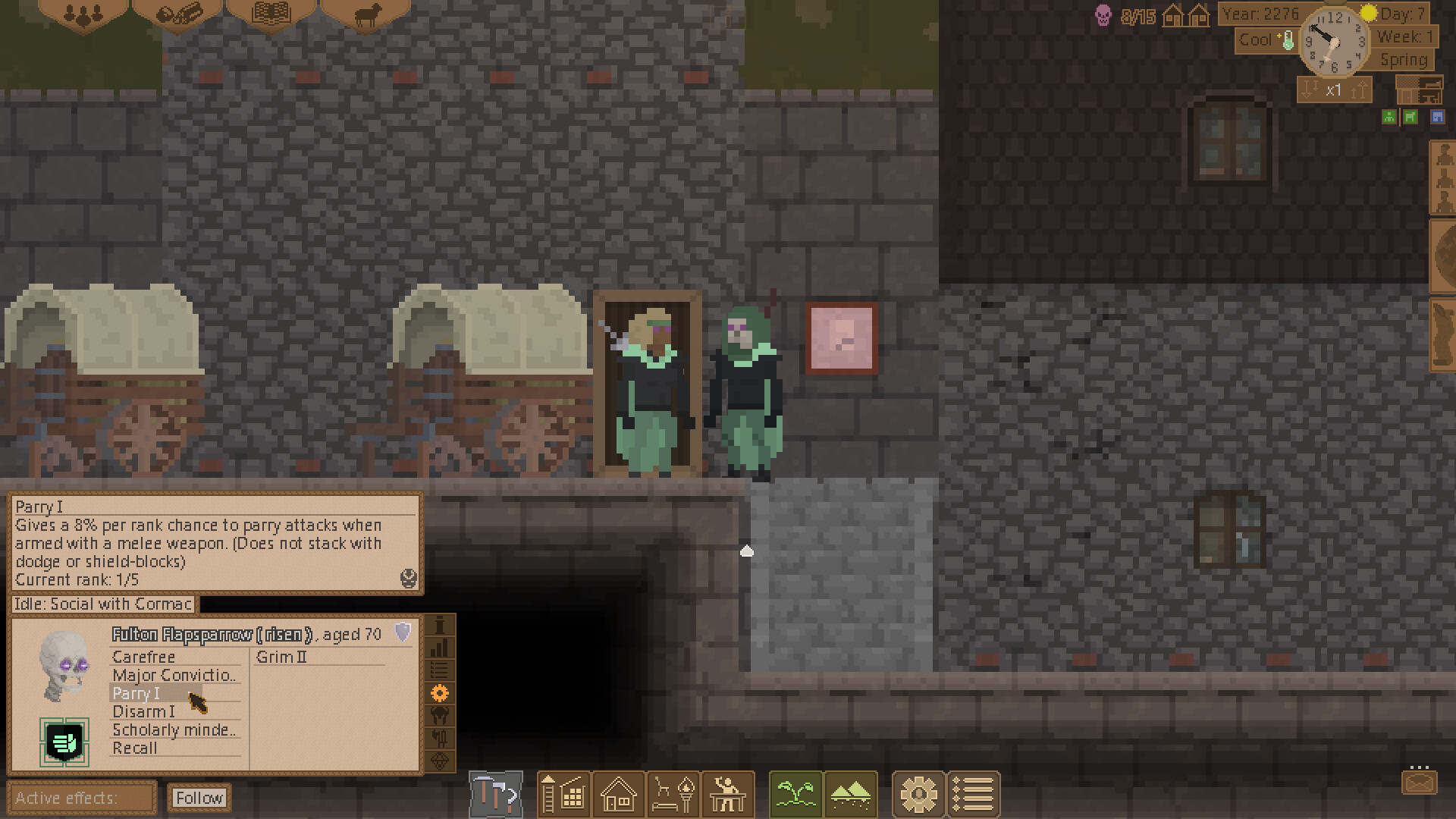This screenshot has width=1456, height=819.
Task: Open the list icon rightmost on bottom toolbar
Action: (973, 794)
